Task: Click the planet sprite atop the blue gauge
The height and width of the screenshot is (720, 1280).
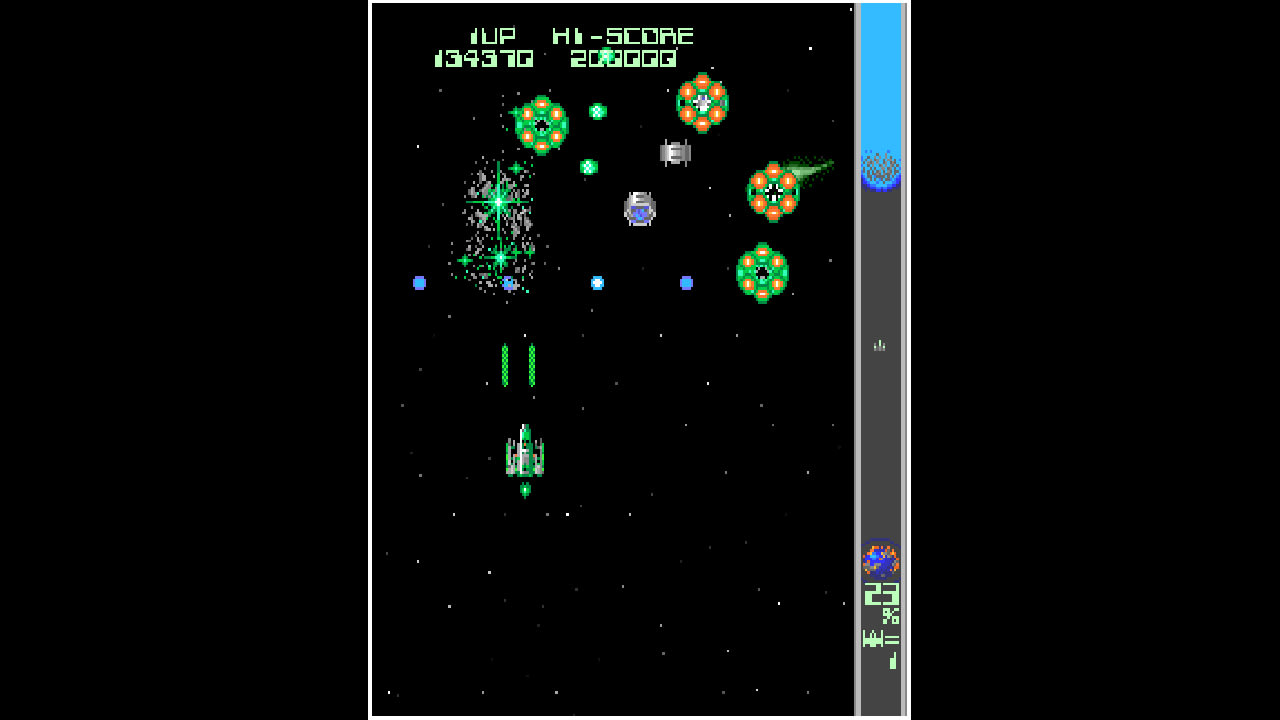Action: point(879,170)
